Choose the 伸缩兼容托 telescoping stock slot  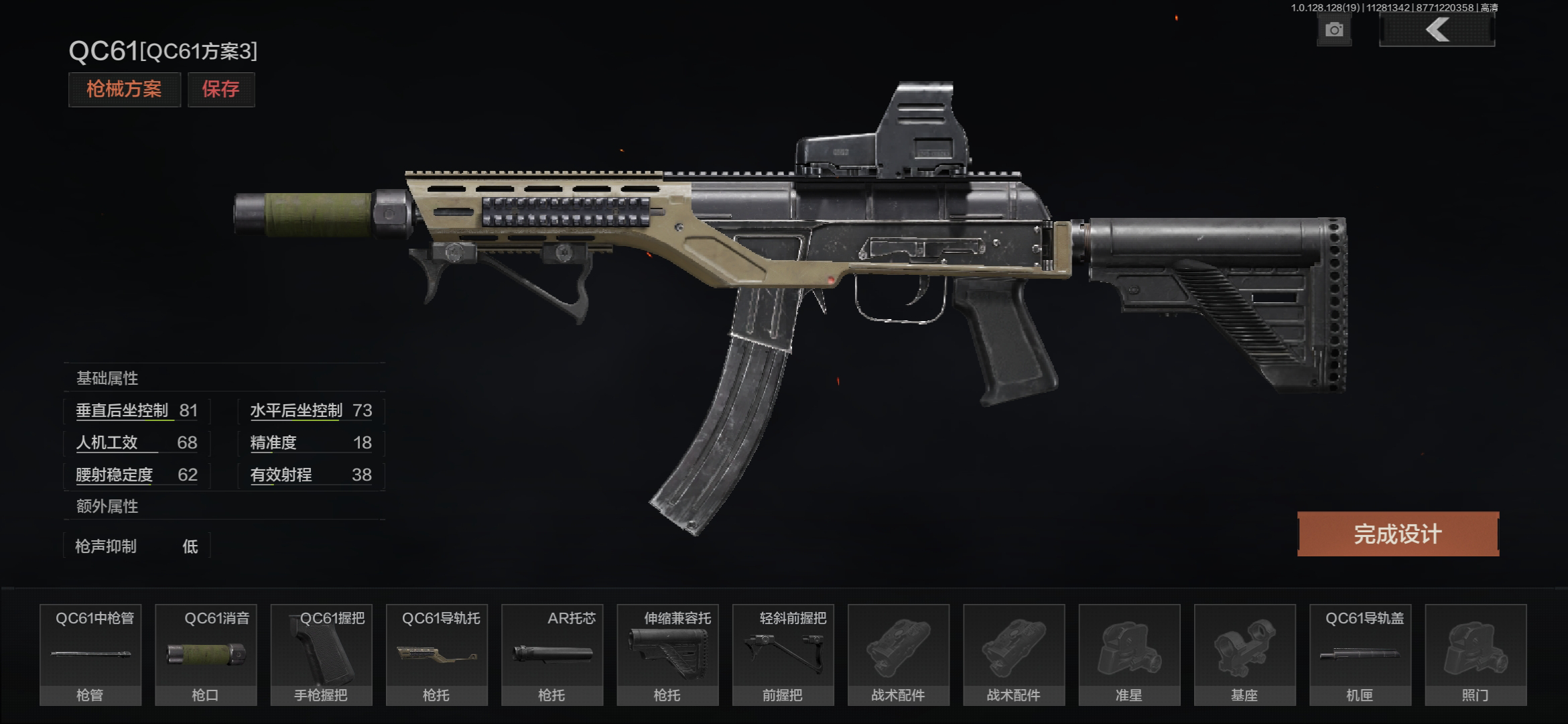[x=667, y=654]
